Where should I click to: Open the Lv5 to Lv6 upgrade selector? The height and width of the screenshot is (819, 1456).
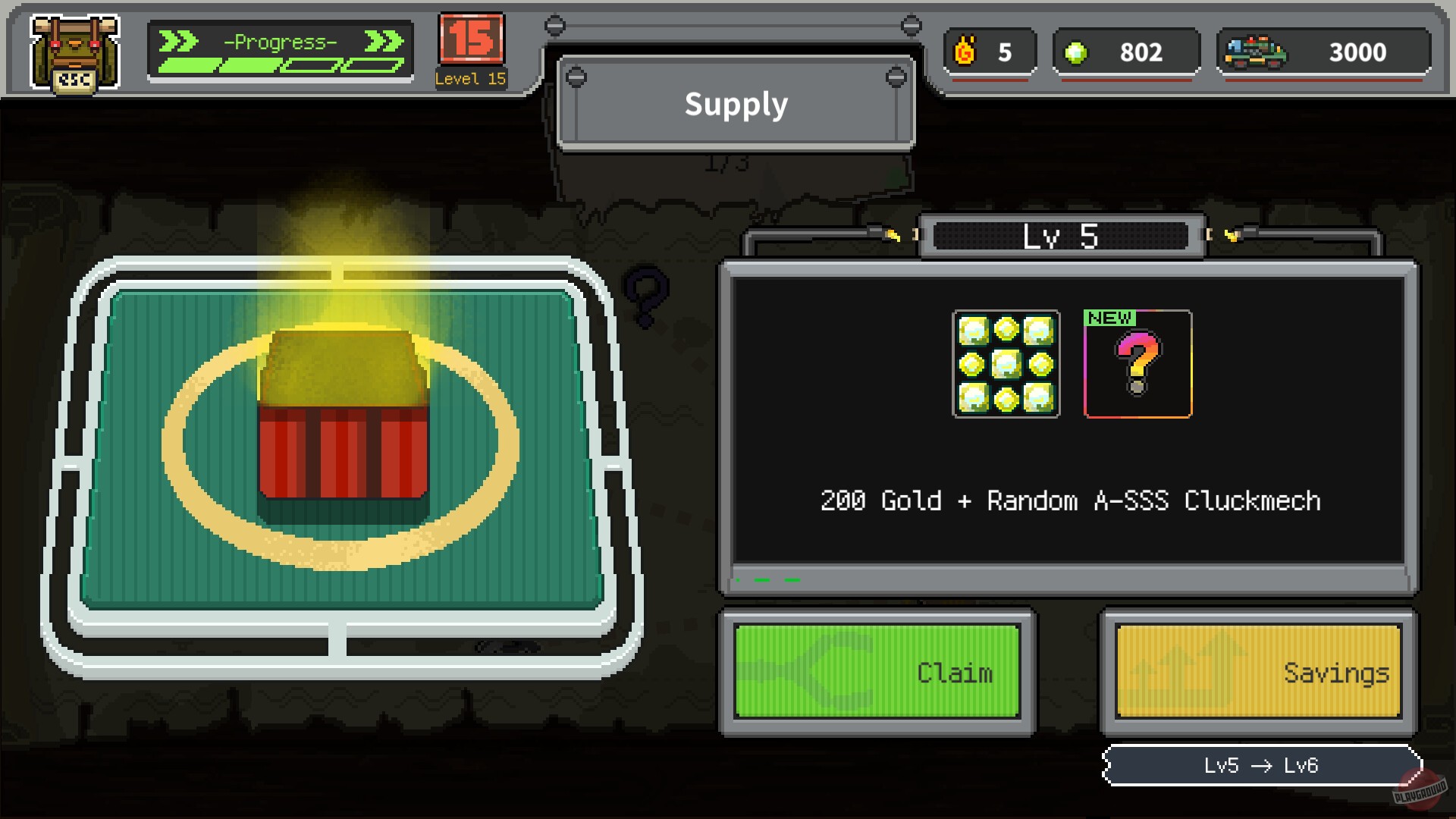point(1261,766)
